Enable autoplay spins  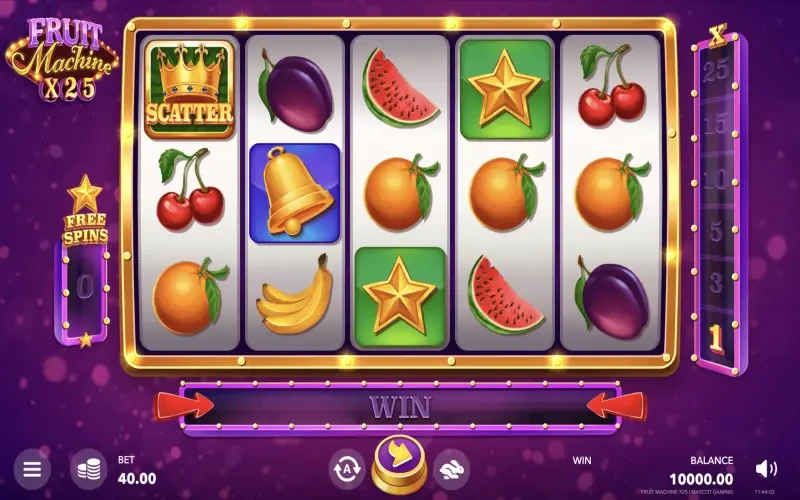346,467
